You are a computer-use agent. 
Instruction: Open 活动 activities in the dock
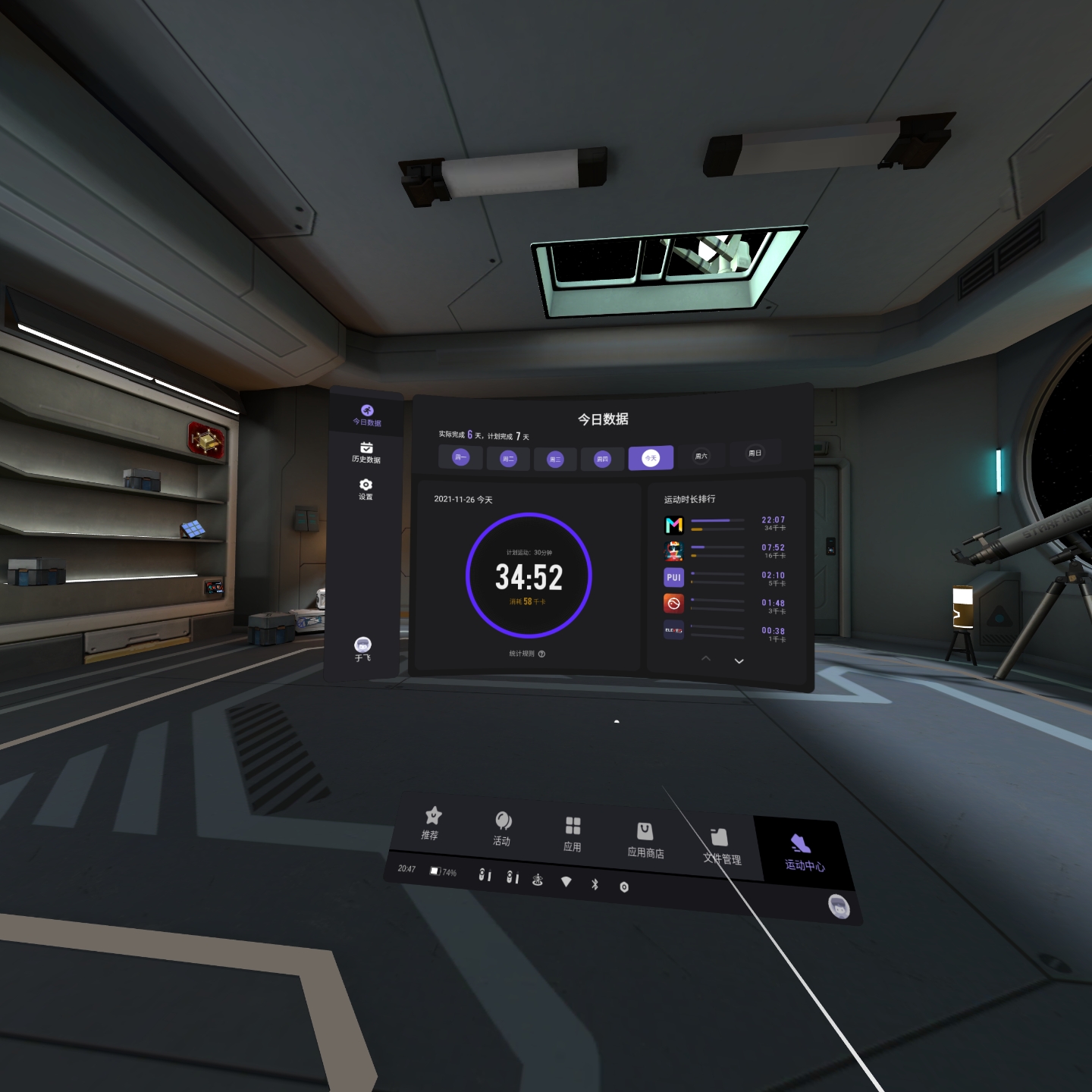[x=503, y=828]
